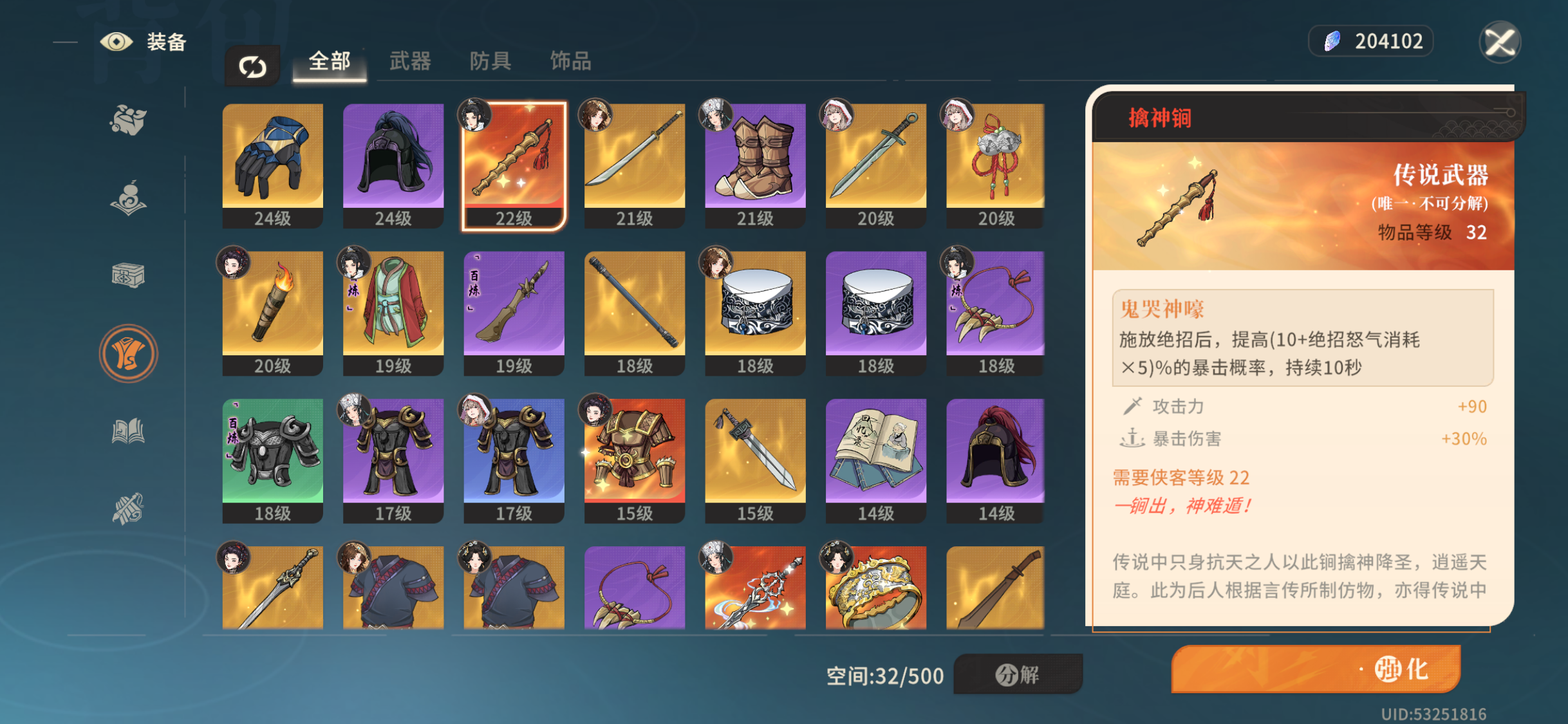The width and height of the screenshot is (1568, 724).
Task: Open the 防具 tab
Action: 490,62
